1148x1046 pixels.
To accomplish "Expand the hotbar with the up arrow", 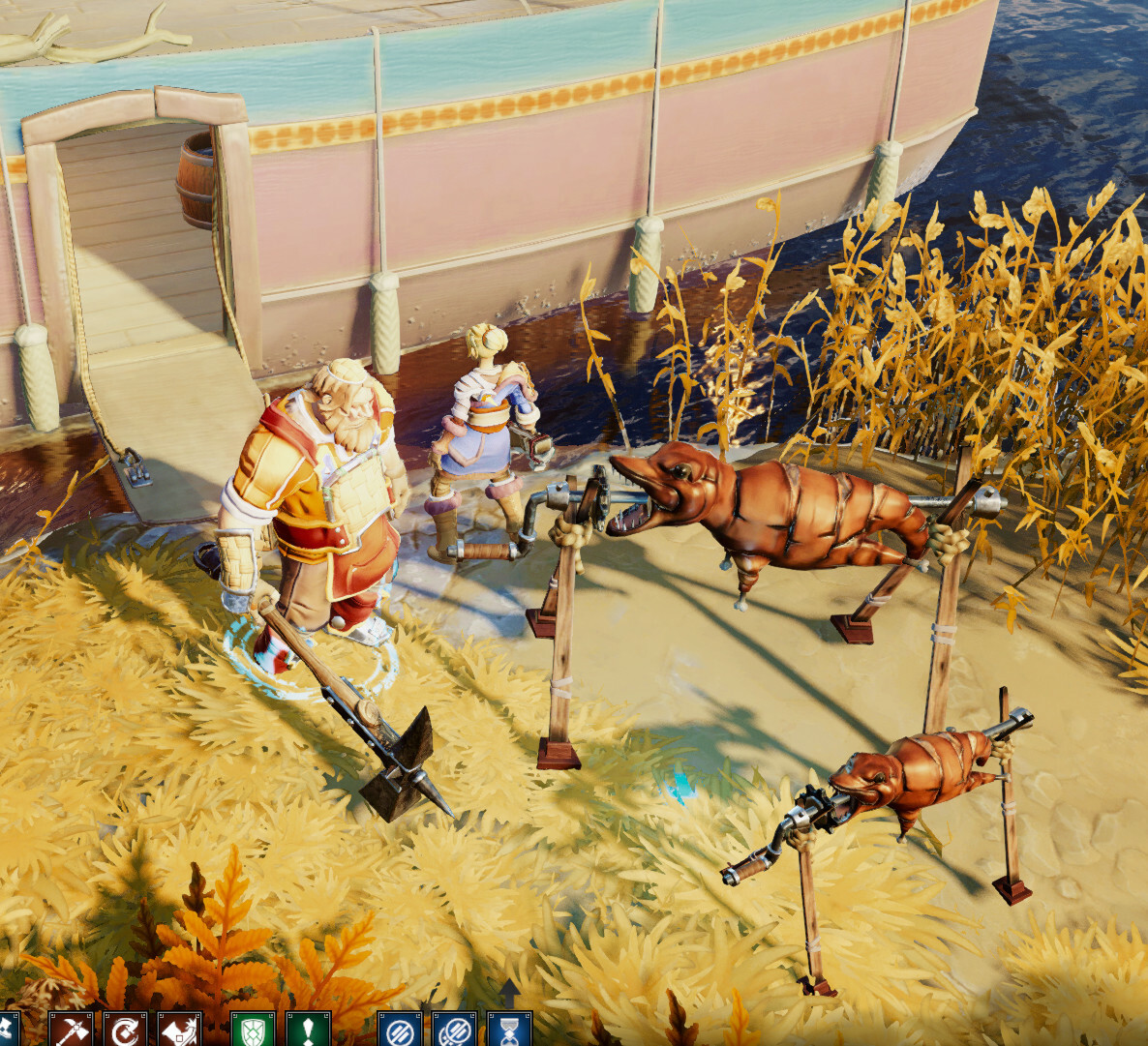I will (509, 990).
